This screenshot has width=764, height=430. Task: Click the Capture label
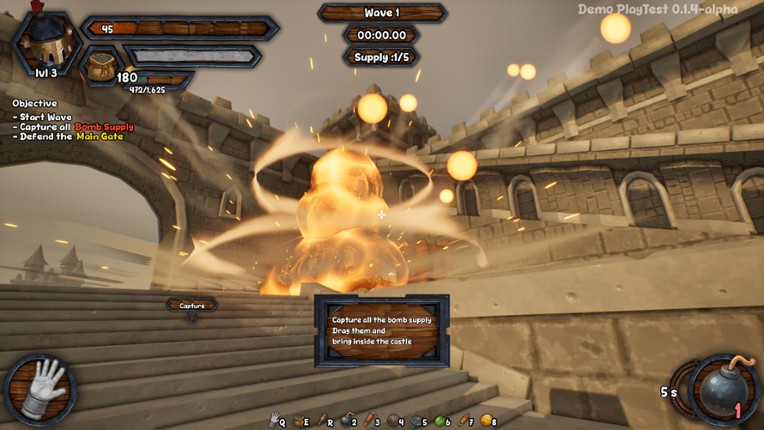[x=192, y=305]
